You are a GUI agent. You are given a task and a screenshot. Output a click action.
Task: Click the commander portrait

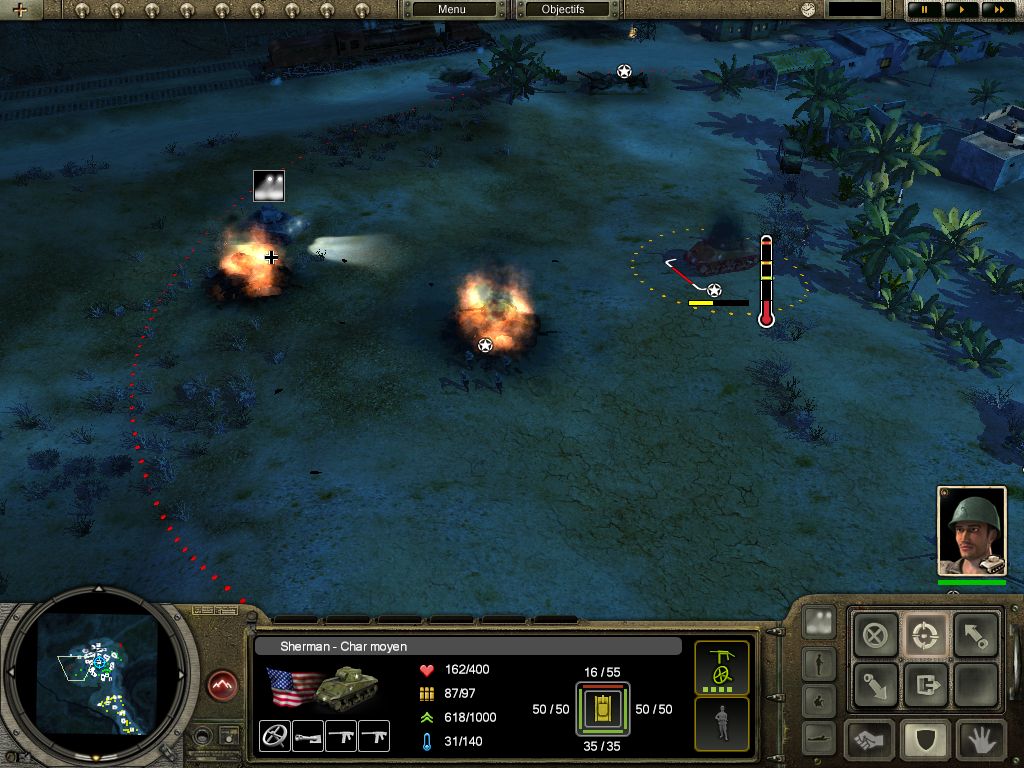970,531
